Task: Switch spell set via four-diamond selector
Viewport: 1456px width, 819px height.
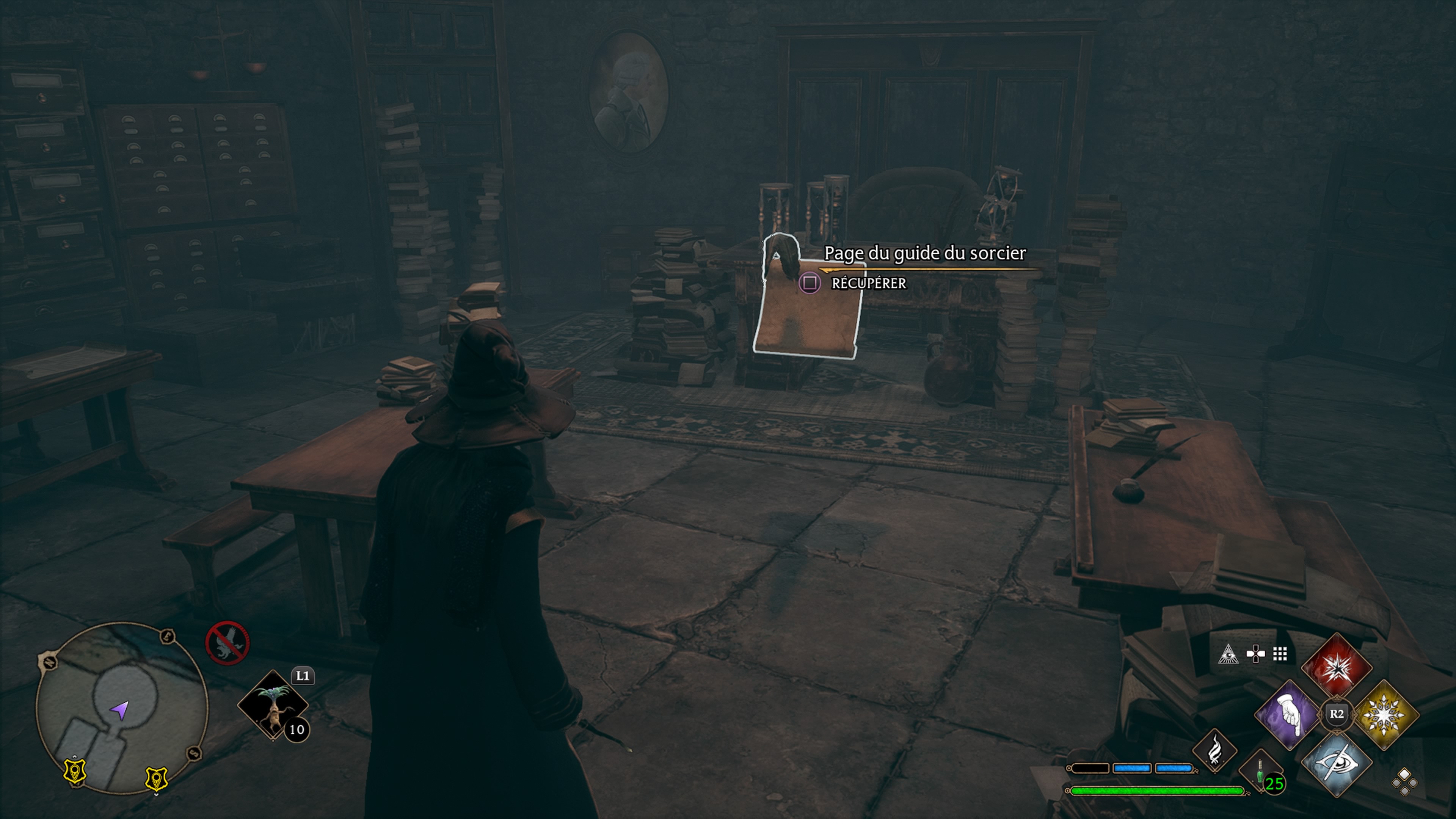Action: (x=1404, y=782)
